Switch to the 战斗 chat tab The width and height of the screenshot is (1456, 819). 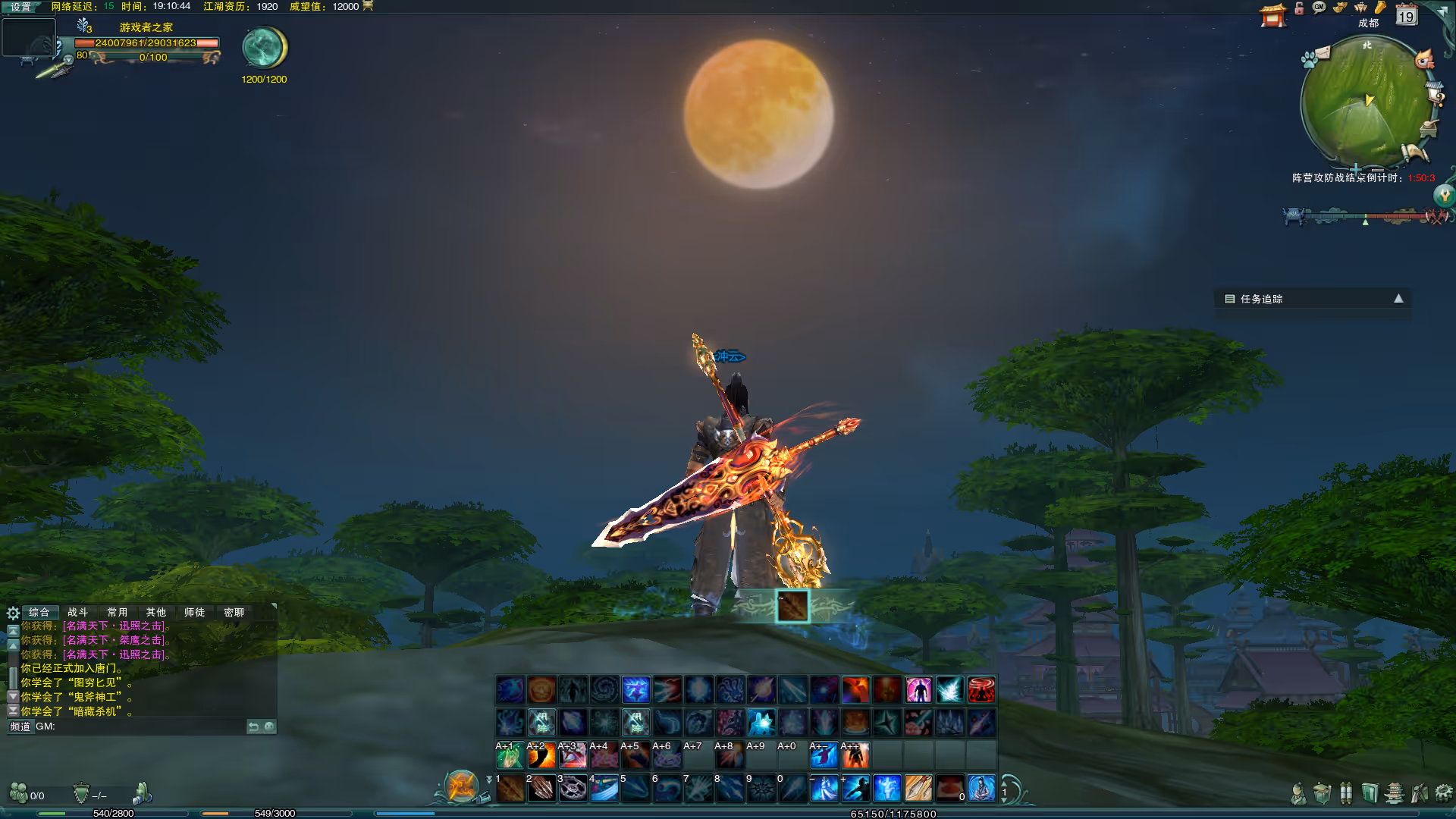(77, 612)
